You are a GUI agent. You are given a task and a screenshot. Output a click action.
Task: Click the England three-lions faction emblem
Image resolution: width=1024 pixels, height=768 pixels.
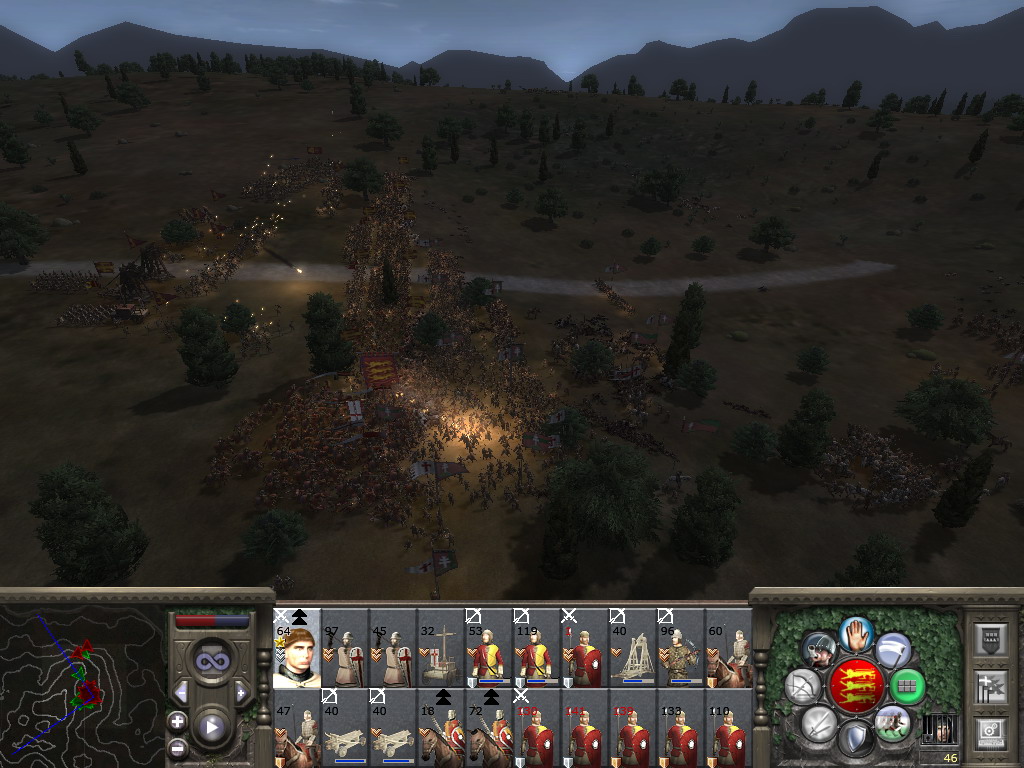tap(856, 686)
